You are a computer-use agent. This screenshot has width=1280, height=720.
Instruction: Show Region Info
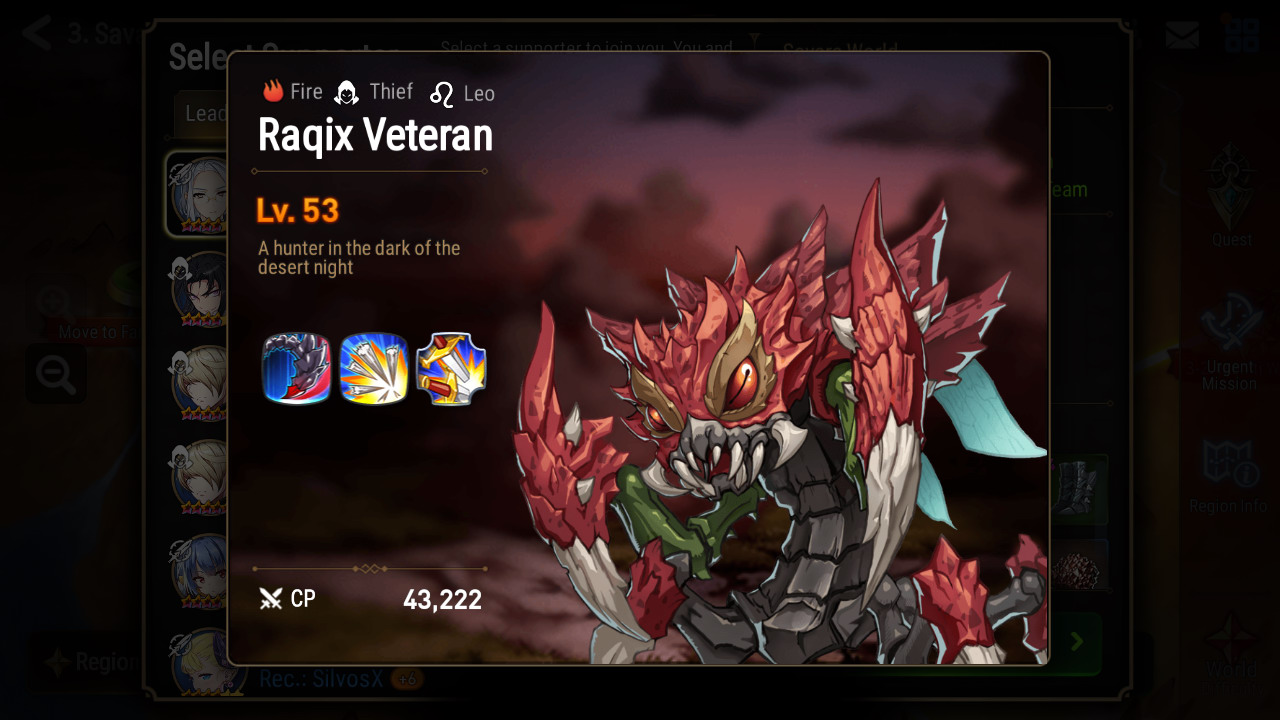1229,476
